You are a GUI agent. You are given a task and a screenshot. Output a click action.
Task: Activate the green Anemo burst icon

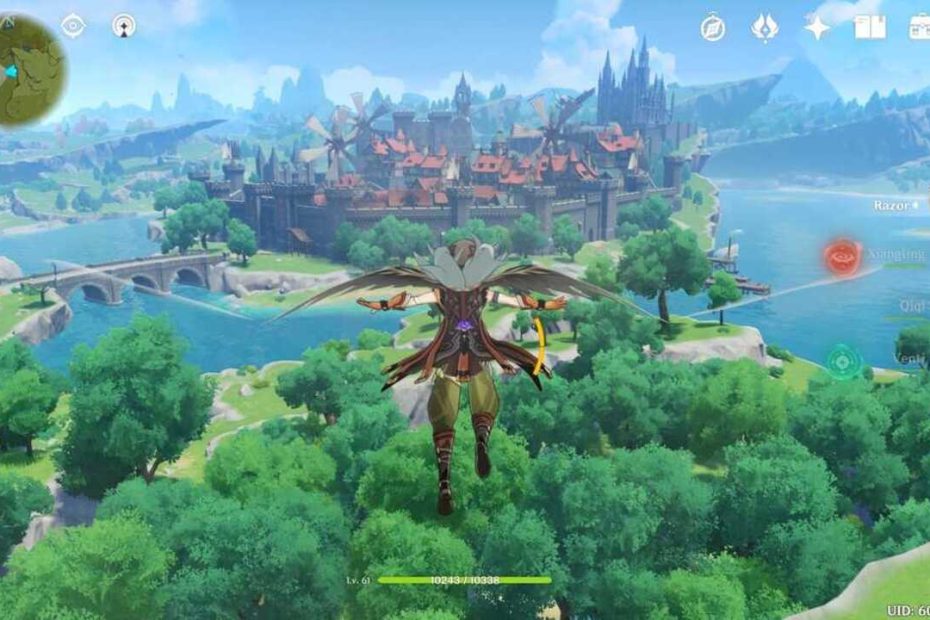844,360
